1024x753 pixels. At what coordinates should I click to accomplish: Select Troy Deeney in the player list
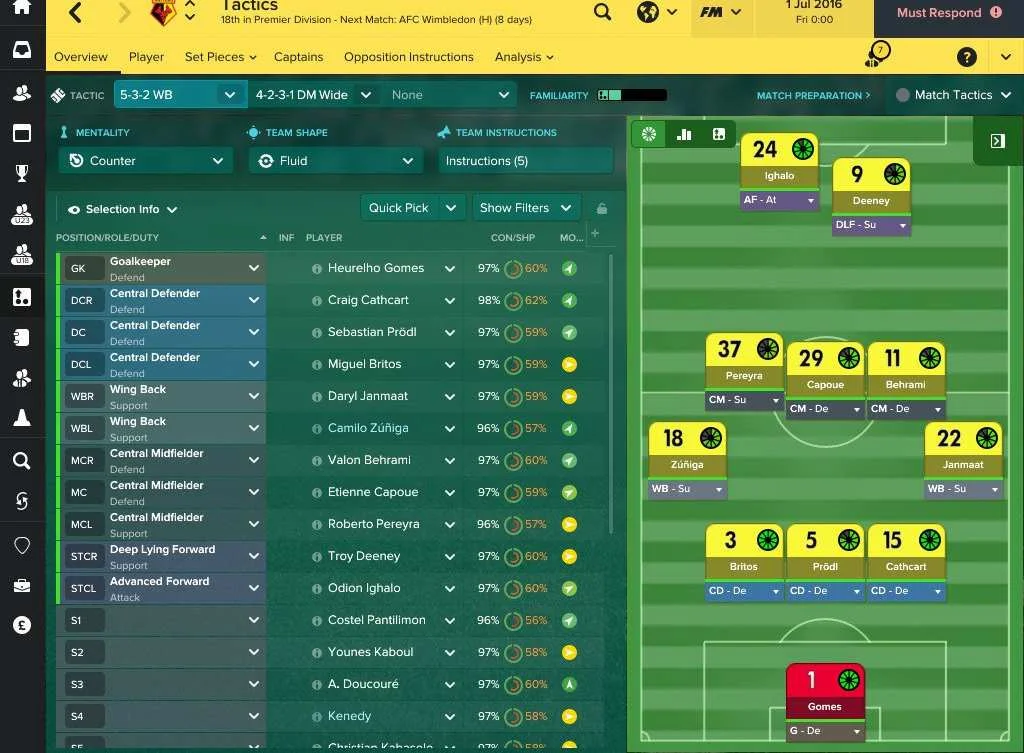tap(364, 556)
